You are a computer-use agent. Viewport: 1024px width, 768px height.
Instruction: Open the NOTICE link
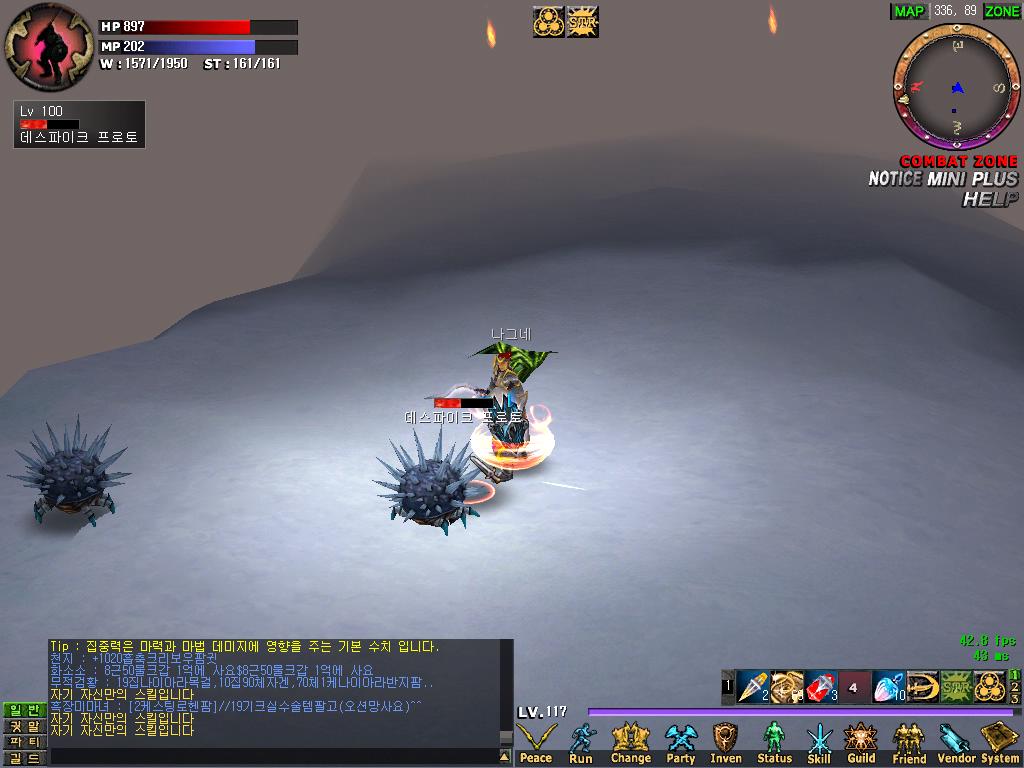pyautogui.click(x=894, y=179)
